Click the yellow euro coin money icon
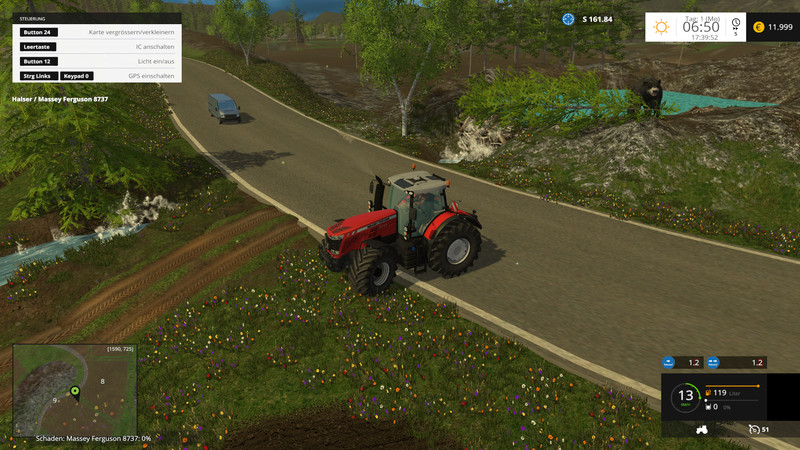The image size is (800, 450). point(758,27)
